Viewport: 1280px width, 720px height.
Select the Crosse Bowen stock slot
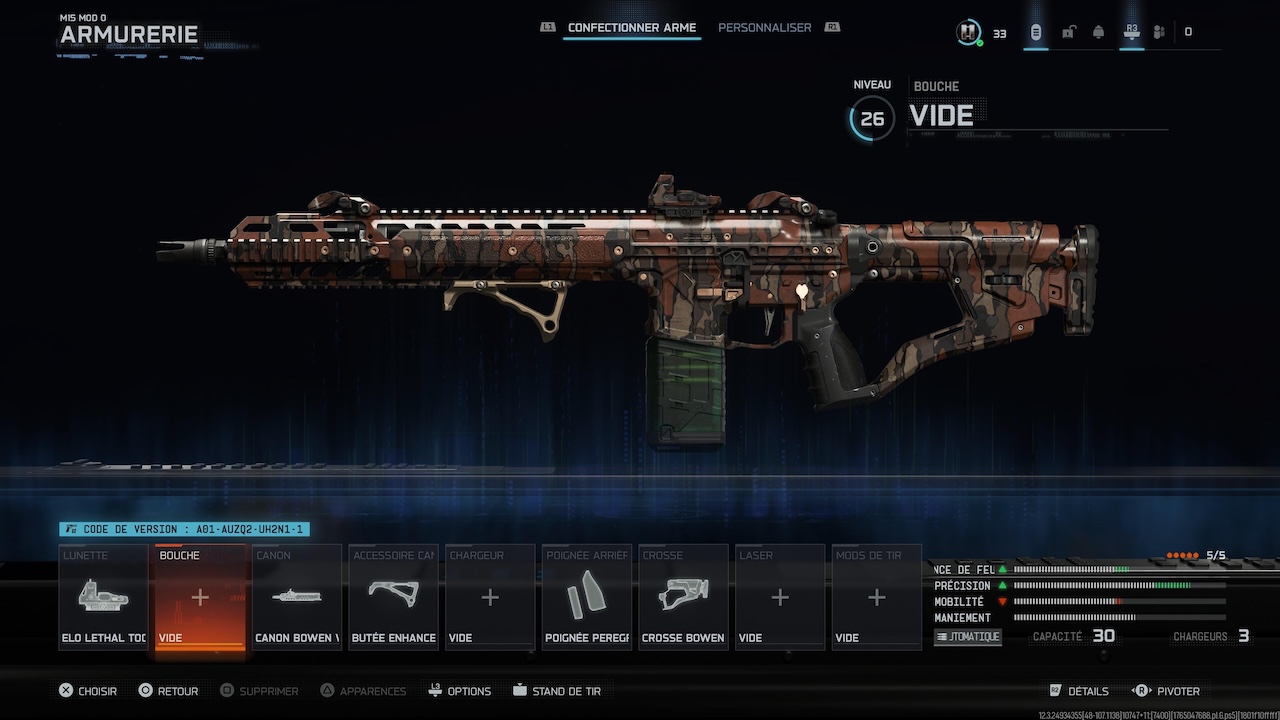[x=683, y=597]
